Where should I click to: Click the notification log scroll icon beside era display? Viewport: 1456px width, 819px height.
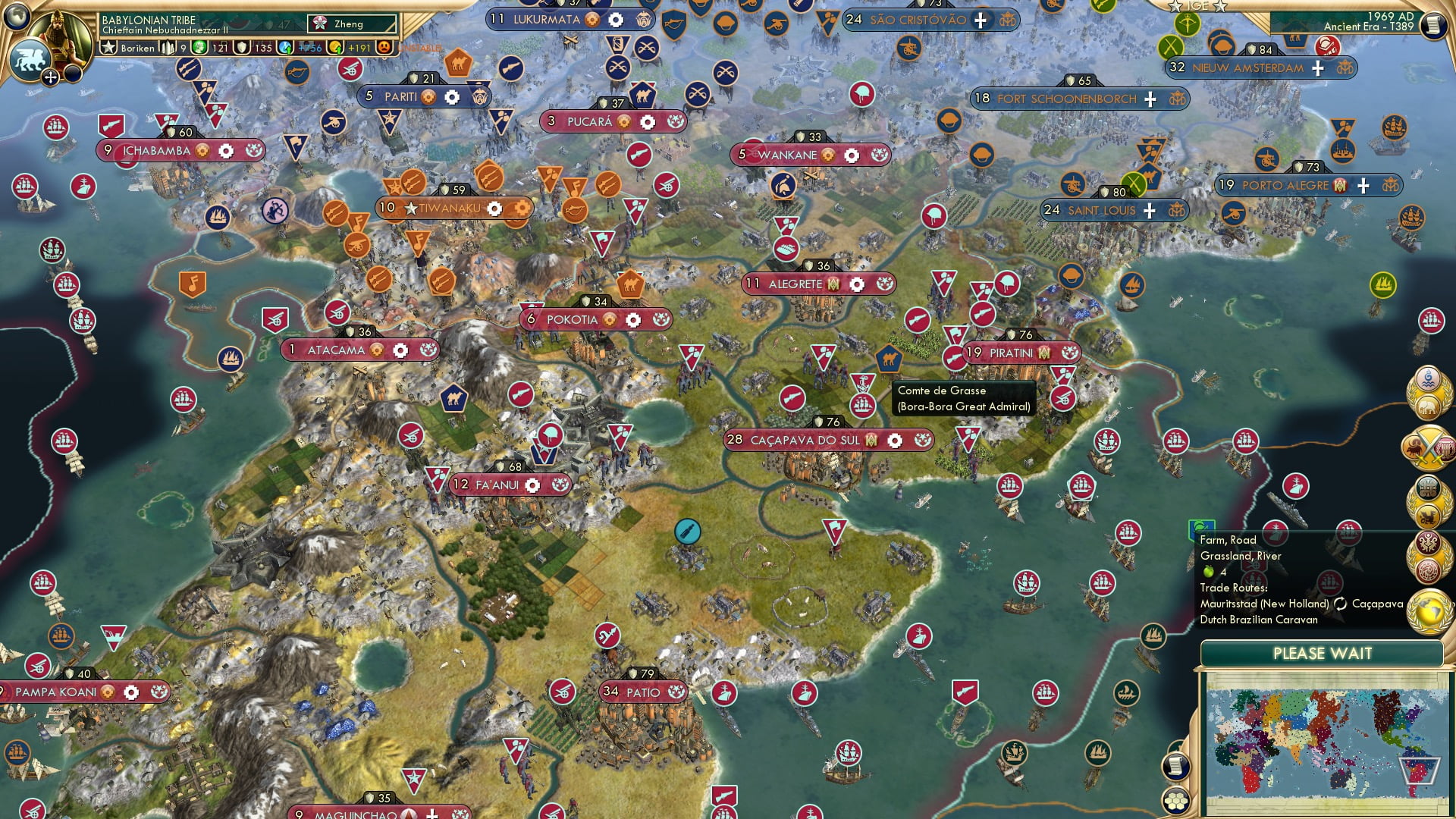point(1436,24)
